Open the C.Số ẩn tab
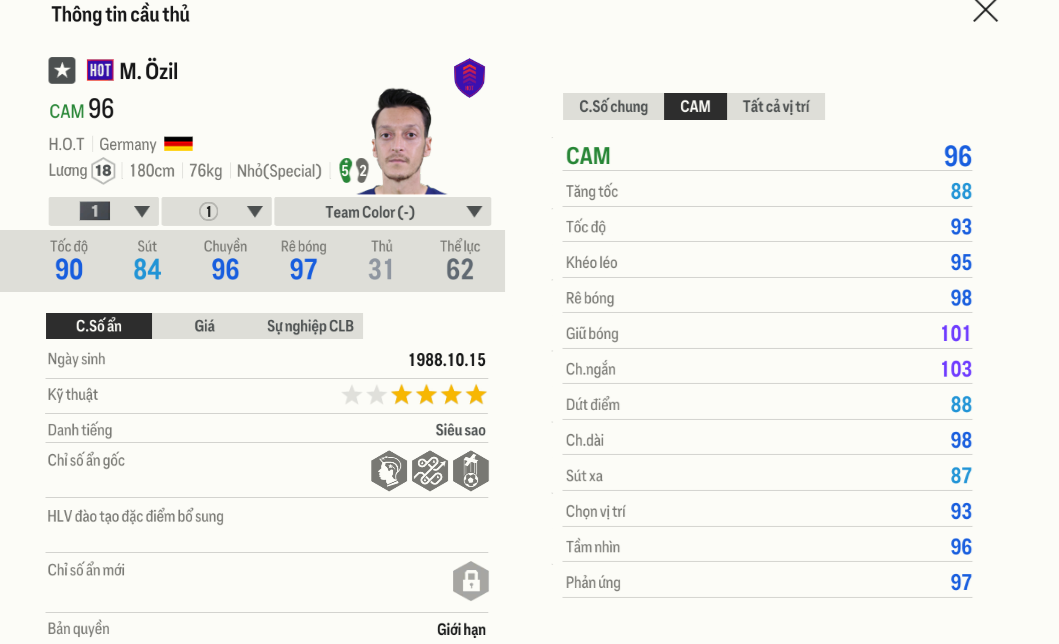1059x644 pixels. [x=99, y=326]
